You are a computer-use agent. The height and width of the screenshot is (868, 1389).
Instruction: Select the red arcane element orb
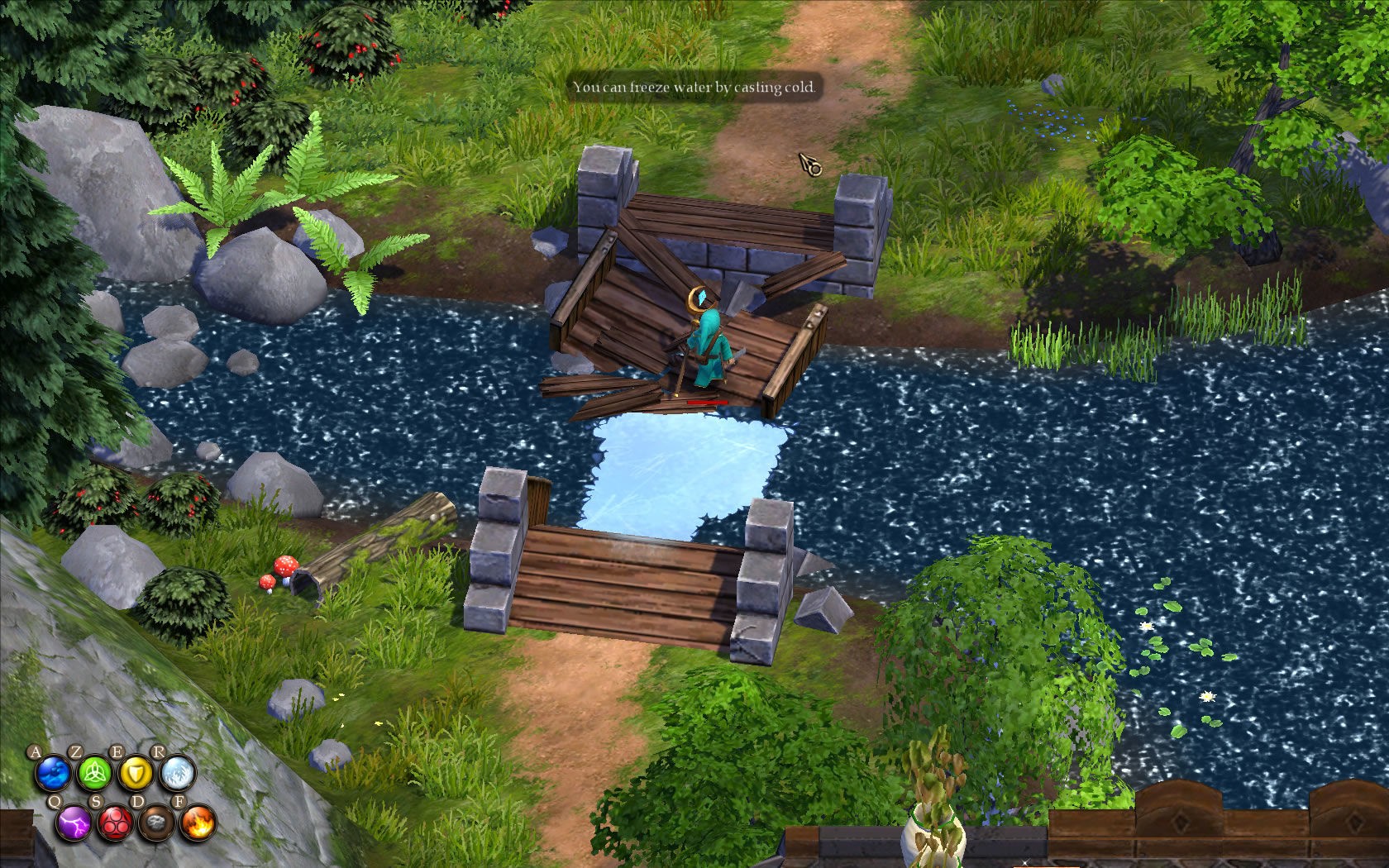tap(115, 823)
